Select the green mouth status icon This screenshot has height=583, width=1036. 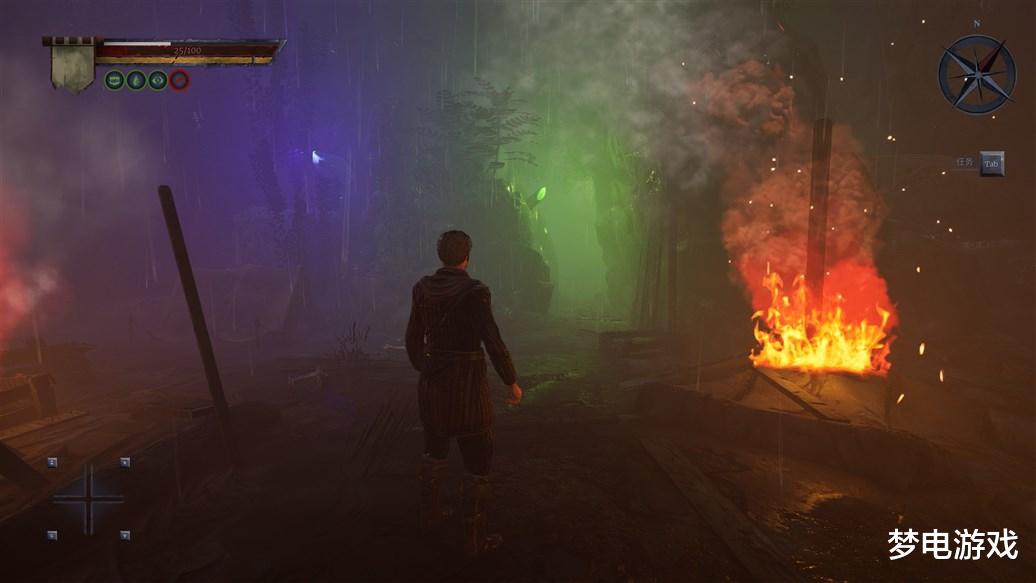pos(115,81)
